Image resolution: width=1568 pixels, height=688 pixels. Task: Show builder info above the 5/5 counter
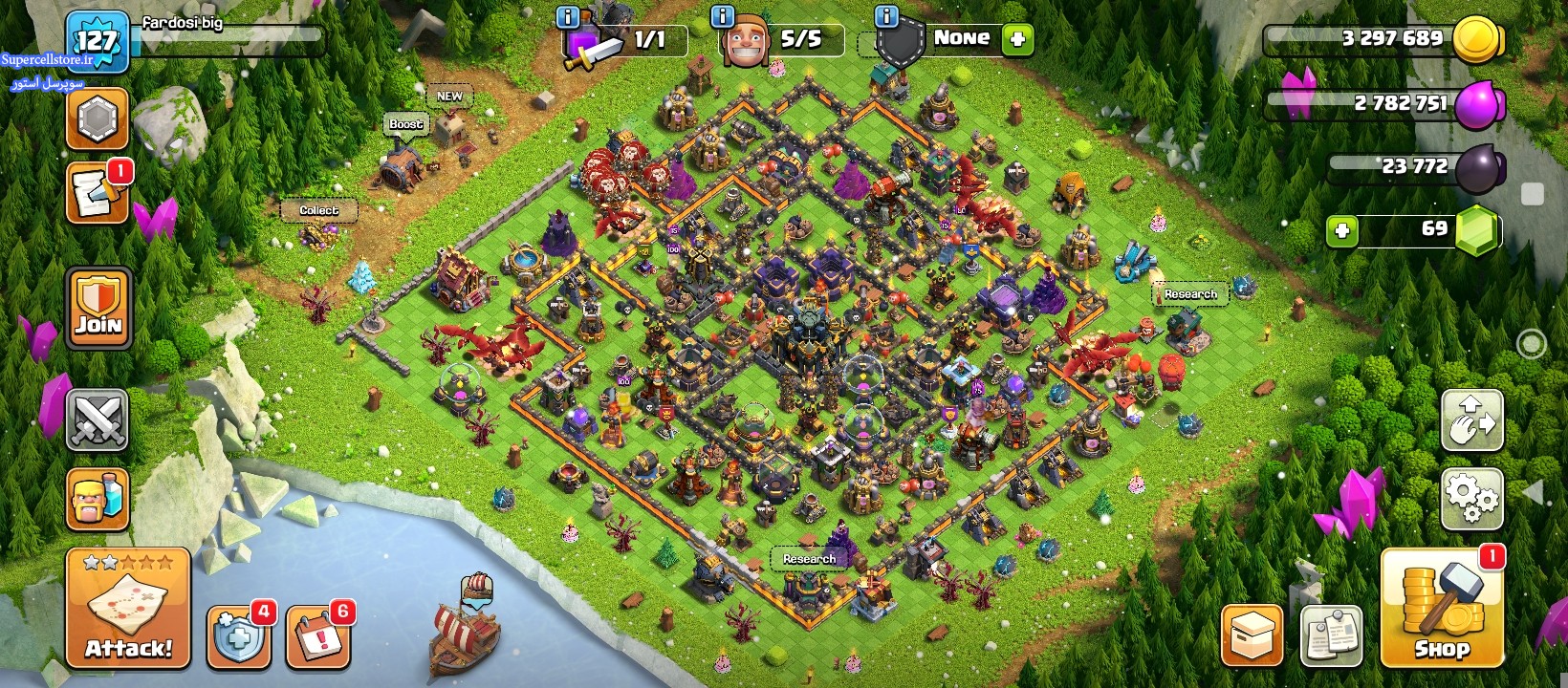pos(723,16)
